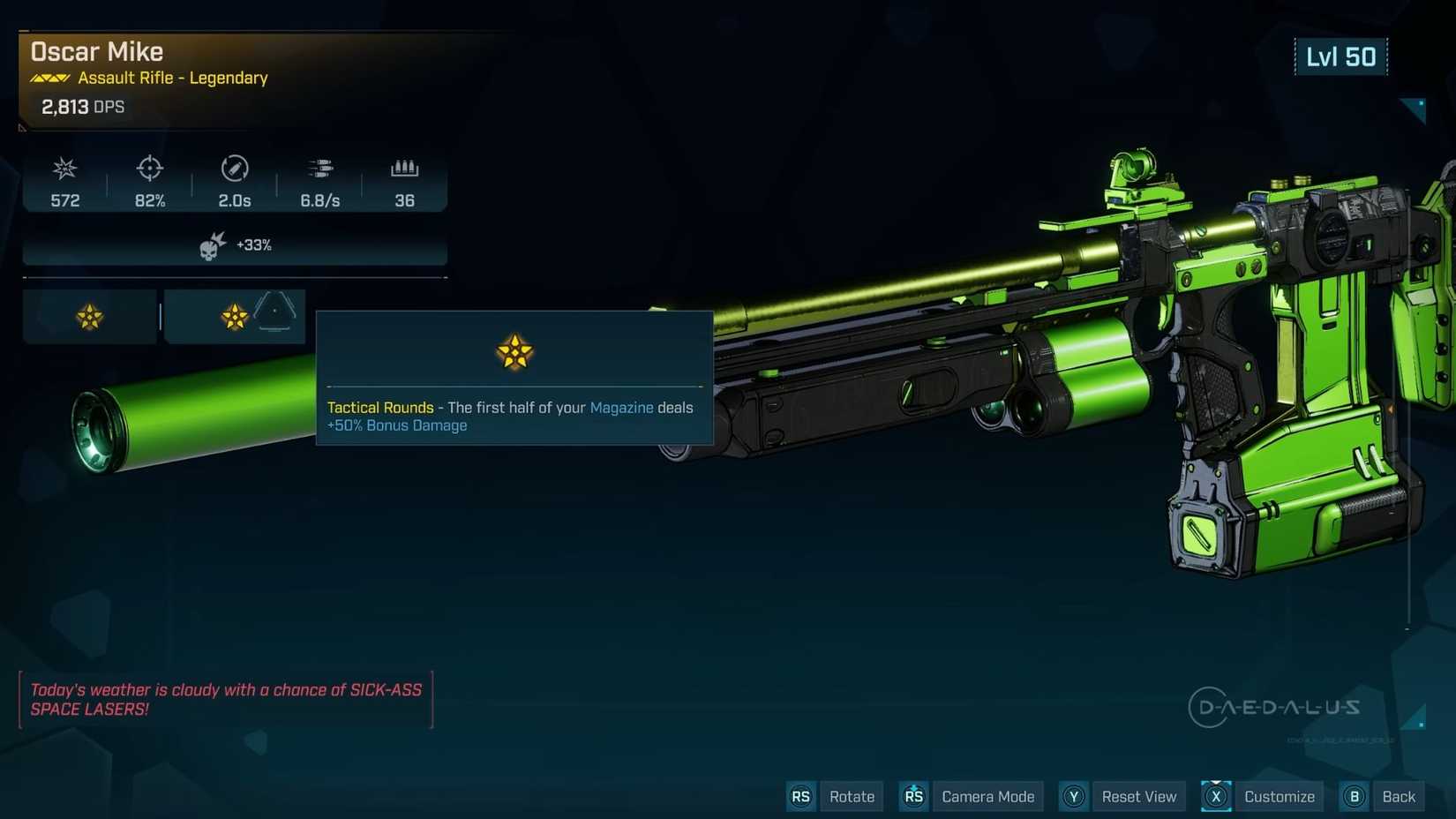Click the Magazine hyperlink in the perk description
The image size is (1456, 819).
(x=622, y=408)
